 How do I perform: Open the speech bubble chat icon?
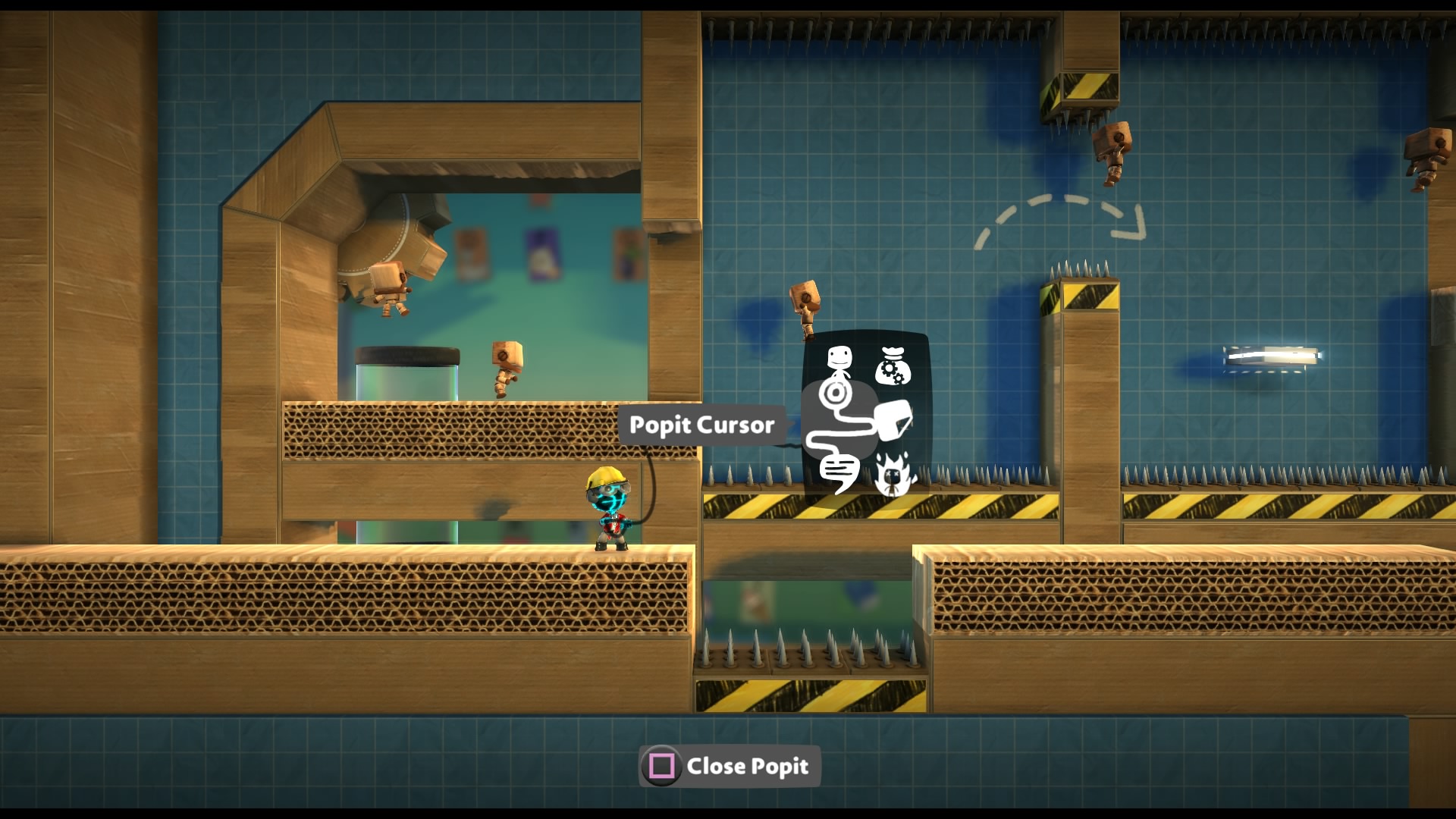tap(839, 473)
